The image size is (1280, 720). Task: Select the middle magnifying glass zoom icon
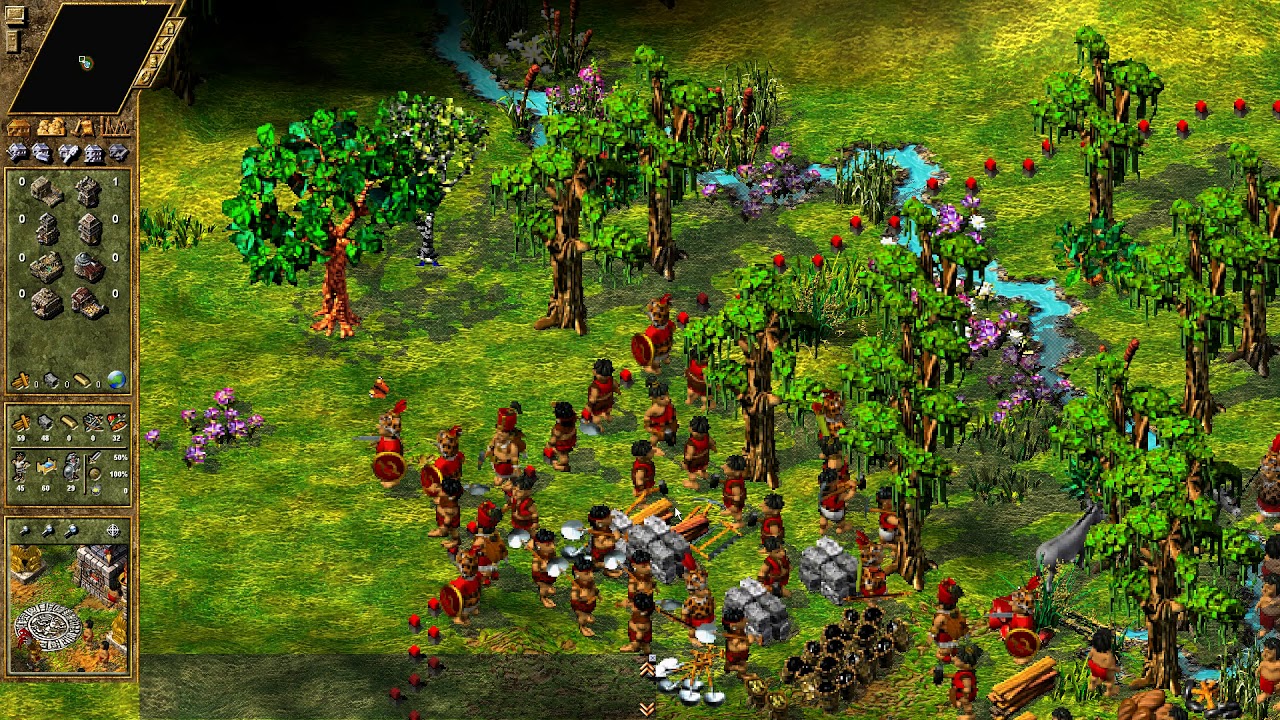[x=48, y=529]
